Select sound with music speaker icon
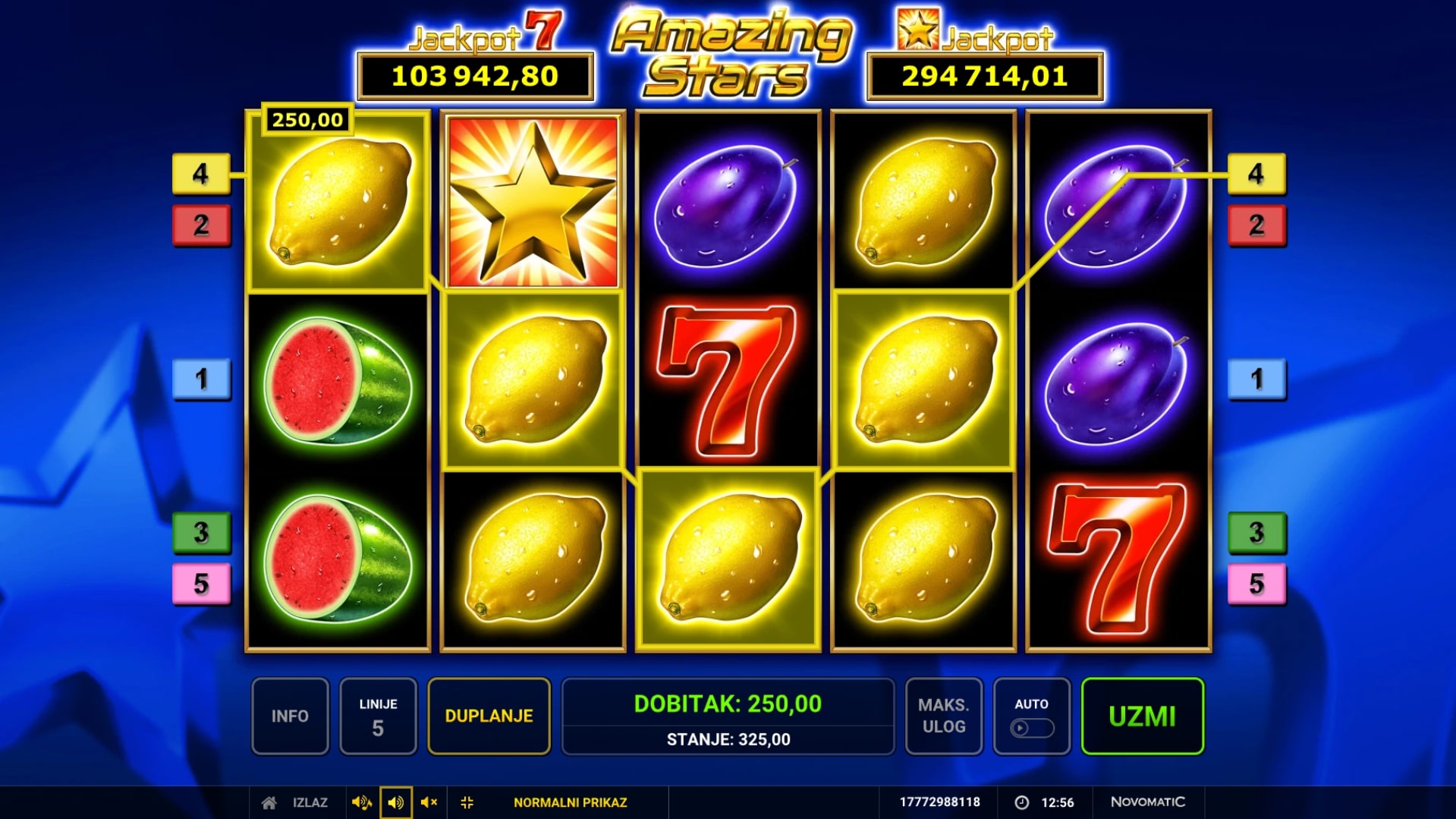The height and width of the screenshot is (819, 1456). (361, 802)
